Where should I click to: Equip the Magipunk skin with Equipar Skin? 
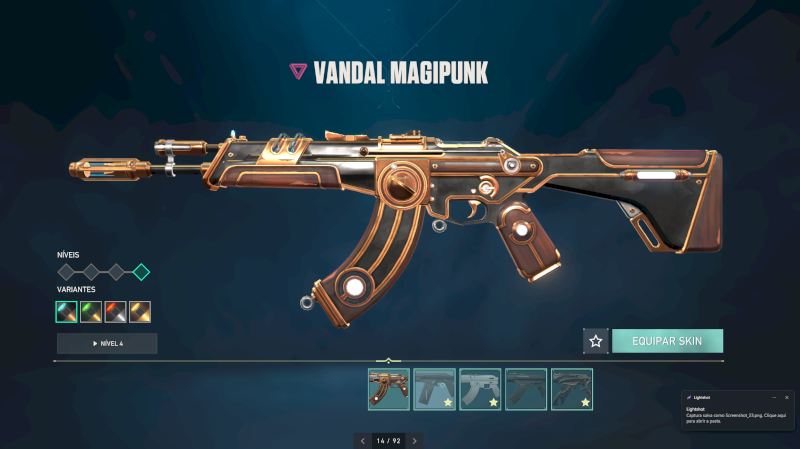[667, 341]
